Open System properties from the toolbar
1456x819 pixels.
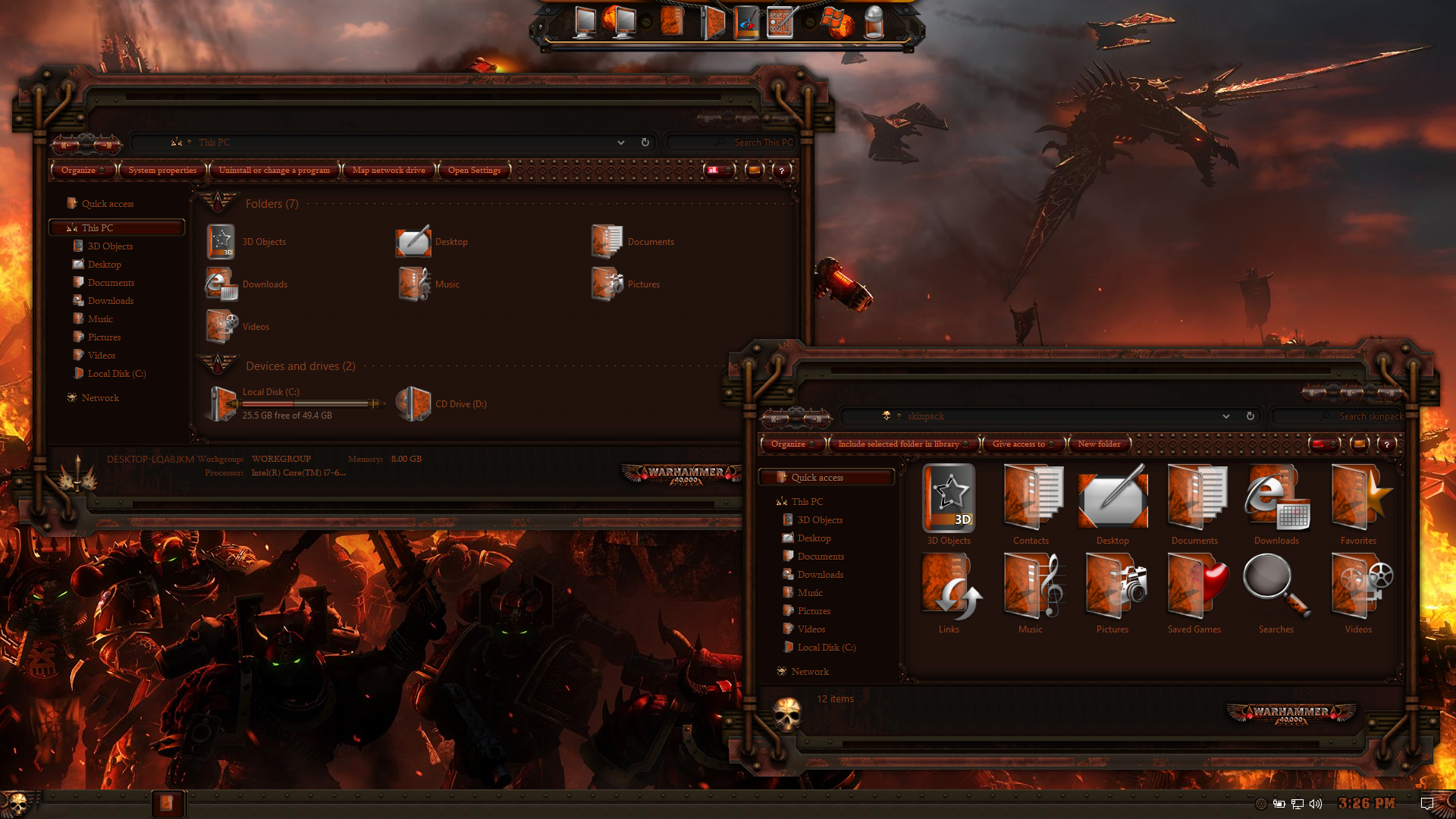point(162,171)
